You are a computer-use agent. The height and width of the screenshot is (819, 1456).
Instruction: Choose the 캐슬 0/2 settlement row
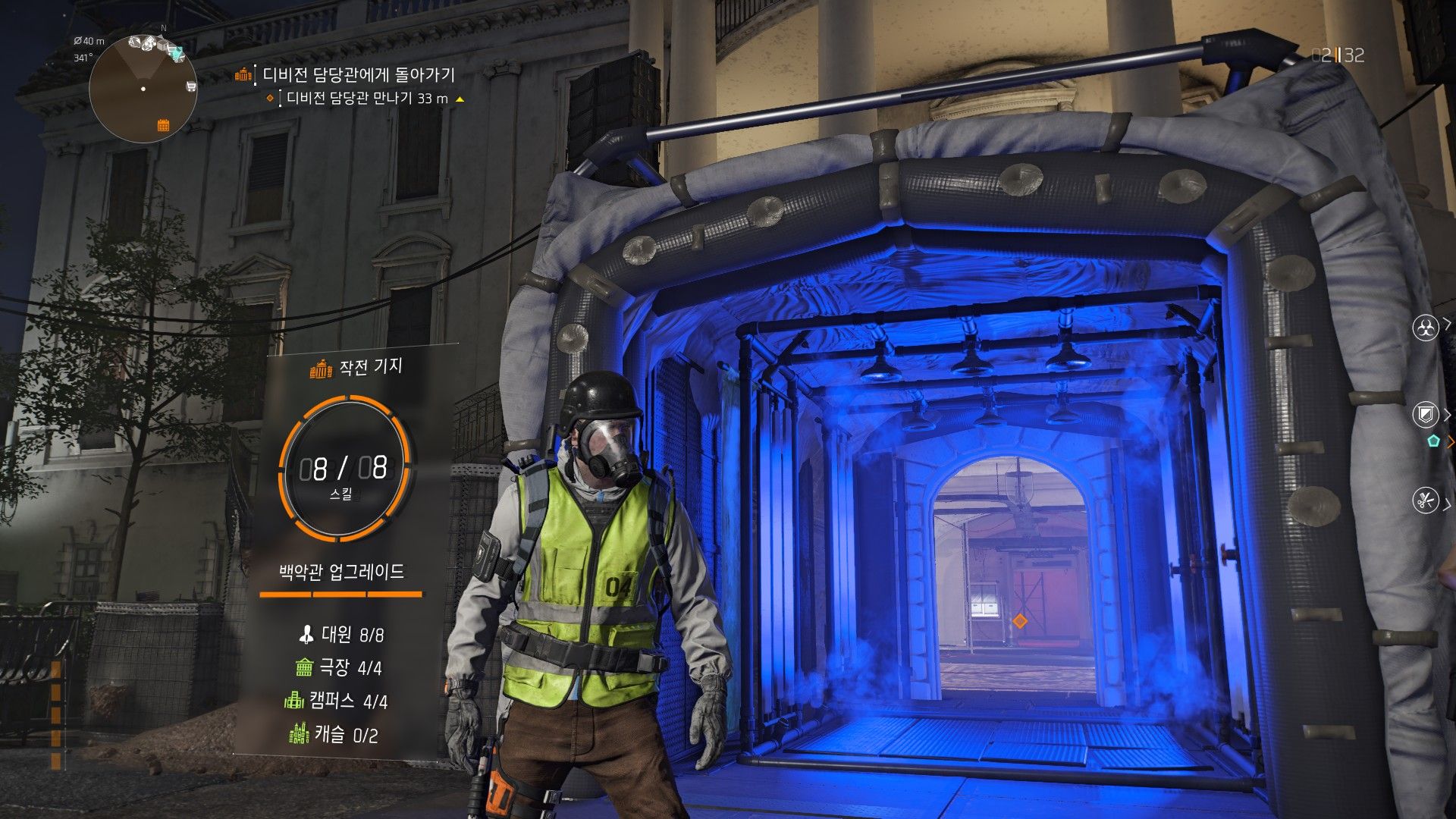coord(334,734)
